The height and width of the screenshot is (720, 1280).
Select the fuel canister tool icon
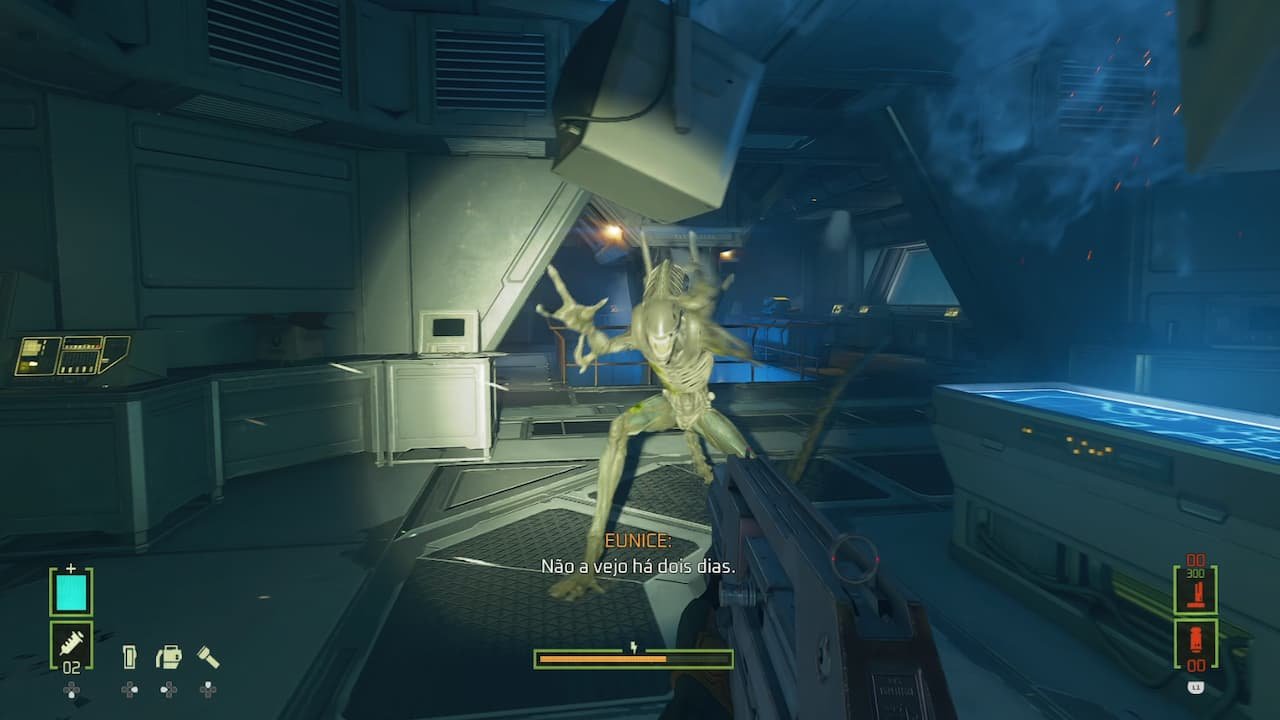(169, 657)
